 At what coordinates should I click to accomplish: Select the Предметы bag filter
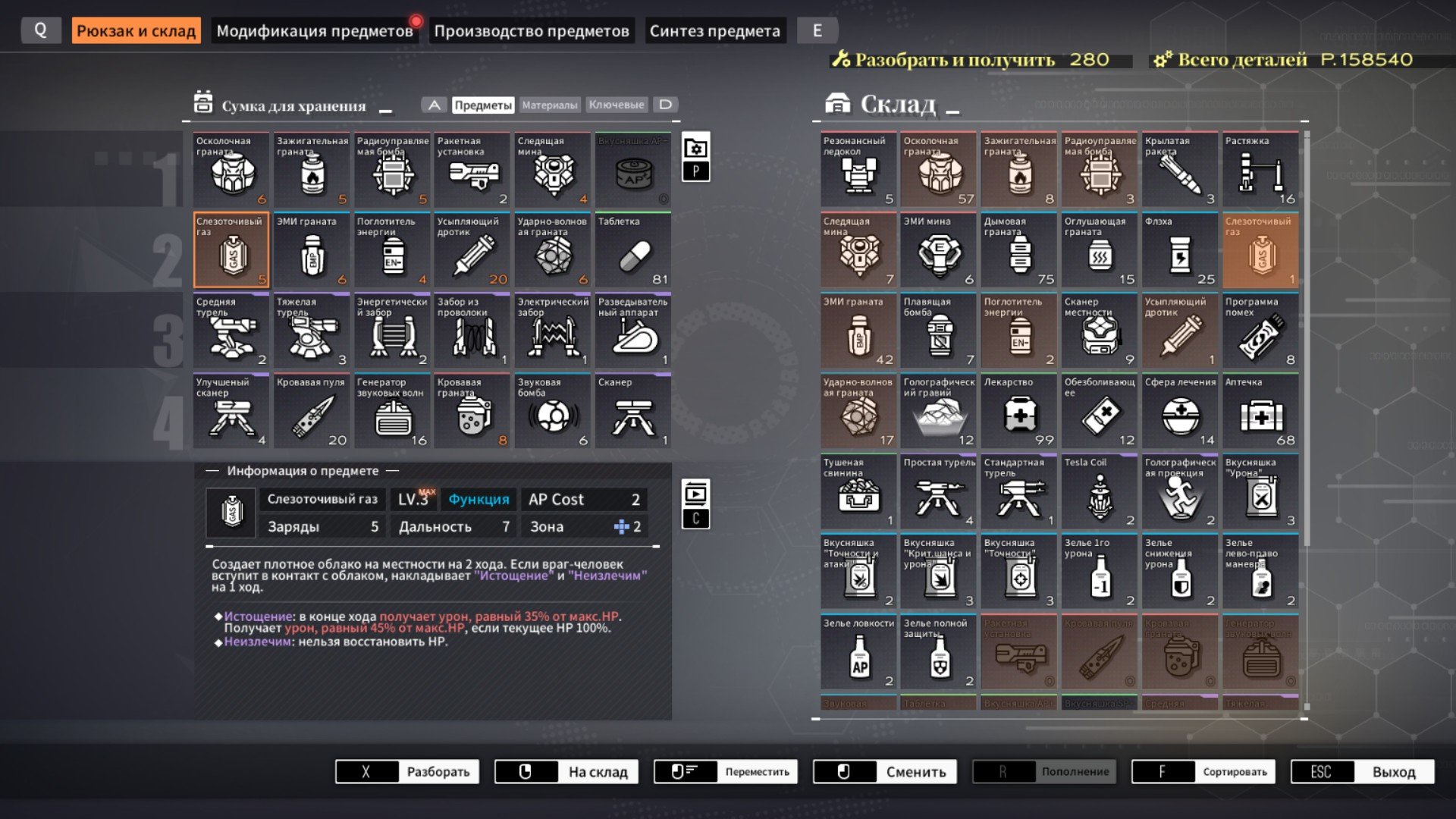coord(482,105)
